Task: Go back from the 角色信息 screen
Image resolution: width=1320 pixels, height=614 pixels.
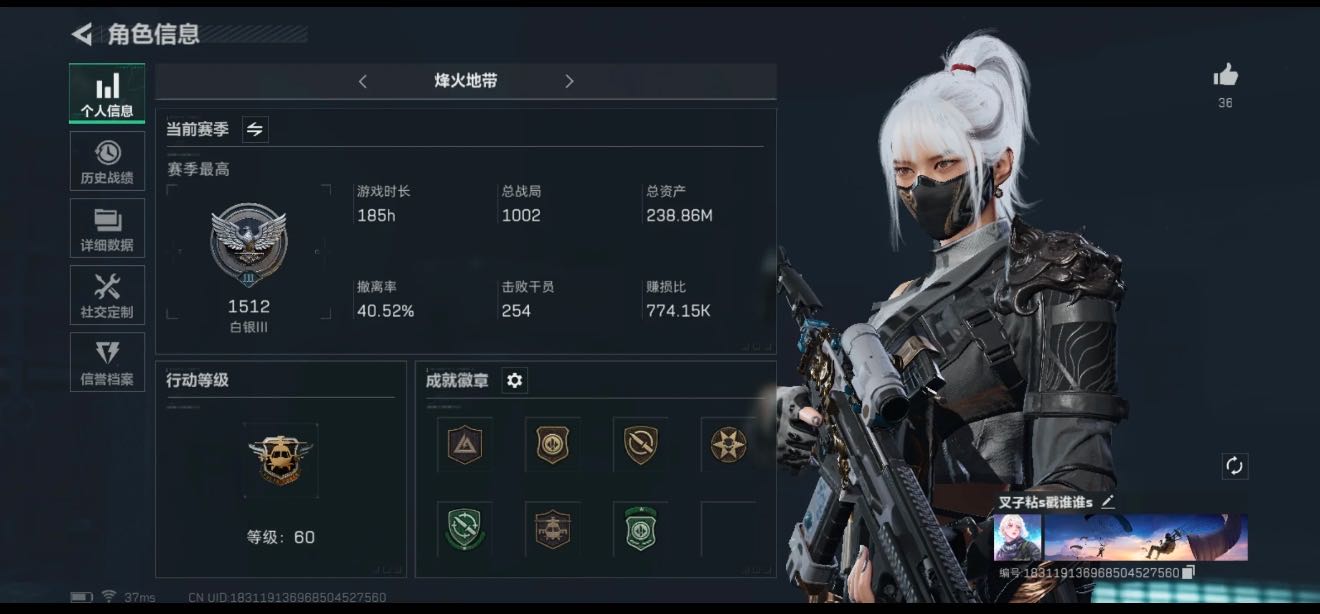Action: (x=82, y=34)
